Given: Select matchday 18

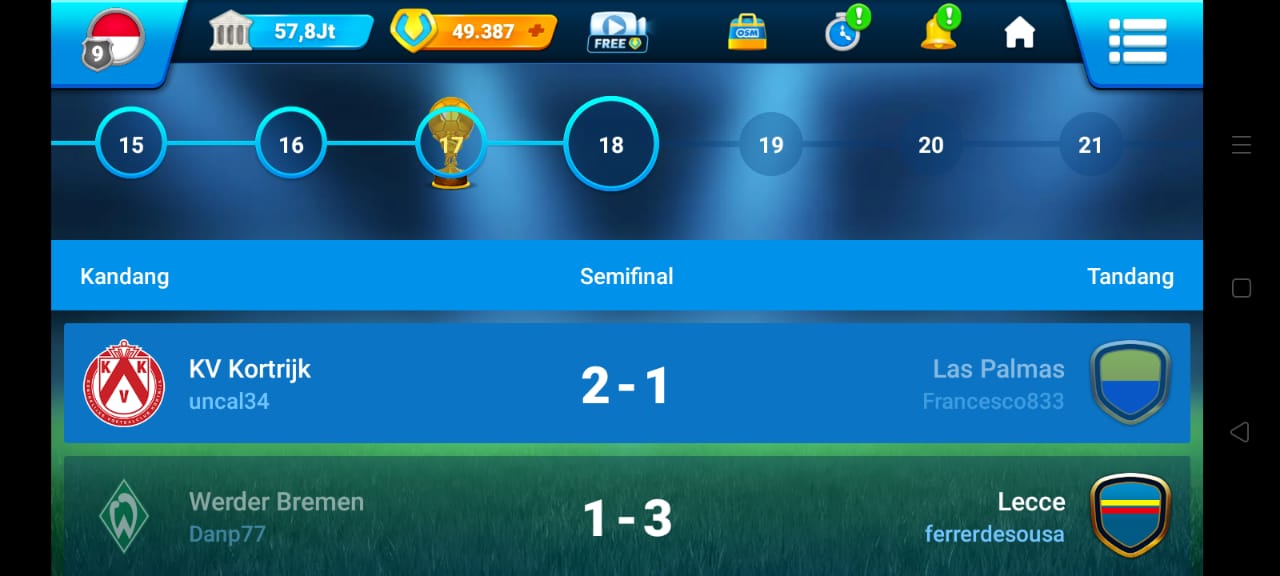Looking at the screenshot, I should coord(611,145).
